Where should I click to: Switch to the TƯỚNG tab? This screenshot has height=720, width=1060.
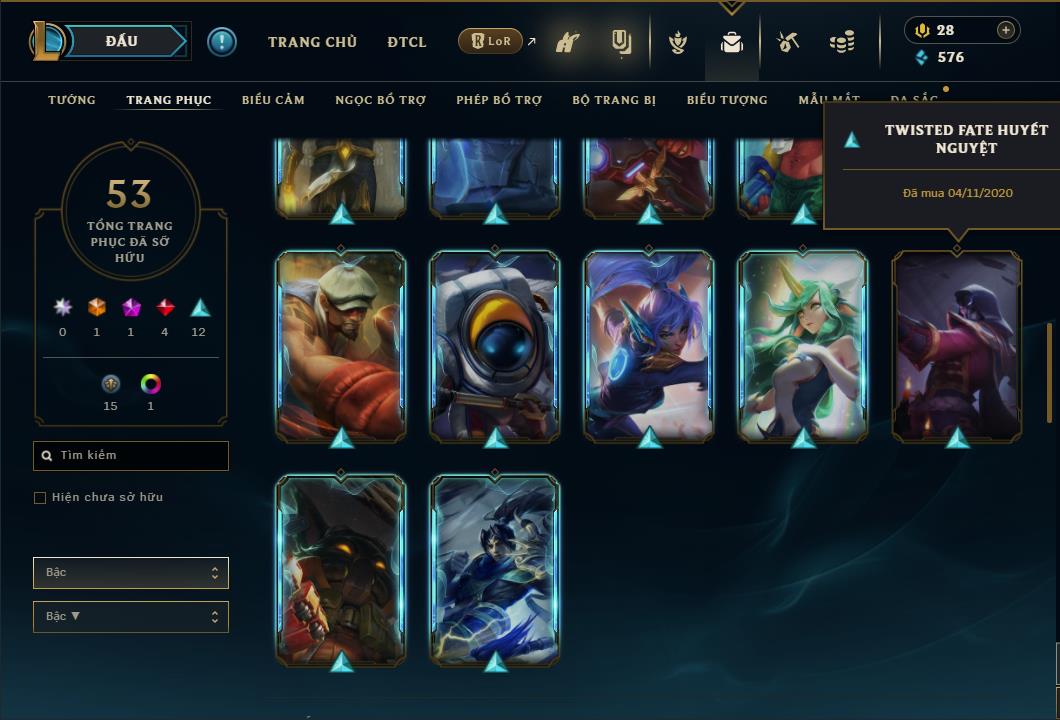click(x=72, y=100)
